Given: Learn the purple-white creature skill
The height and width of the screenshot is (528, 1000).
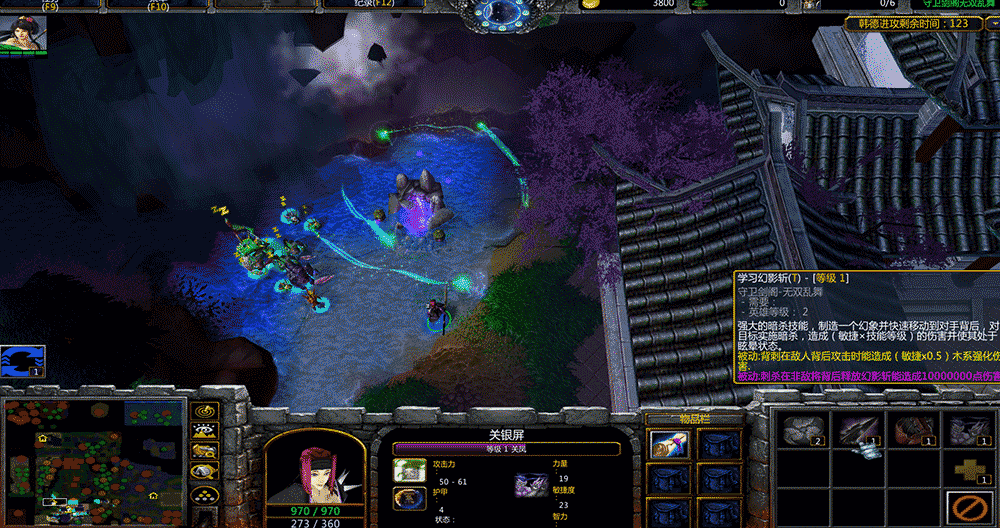Looking at the screenshot, I should coord(966,430).
